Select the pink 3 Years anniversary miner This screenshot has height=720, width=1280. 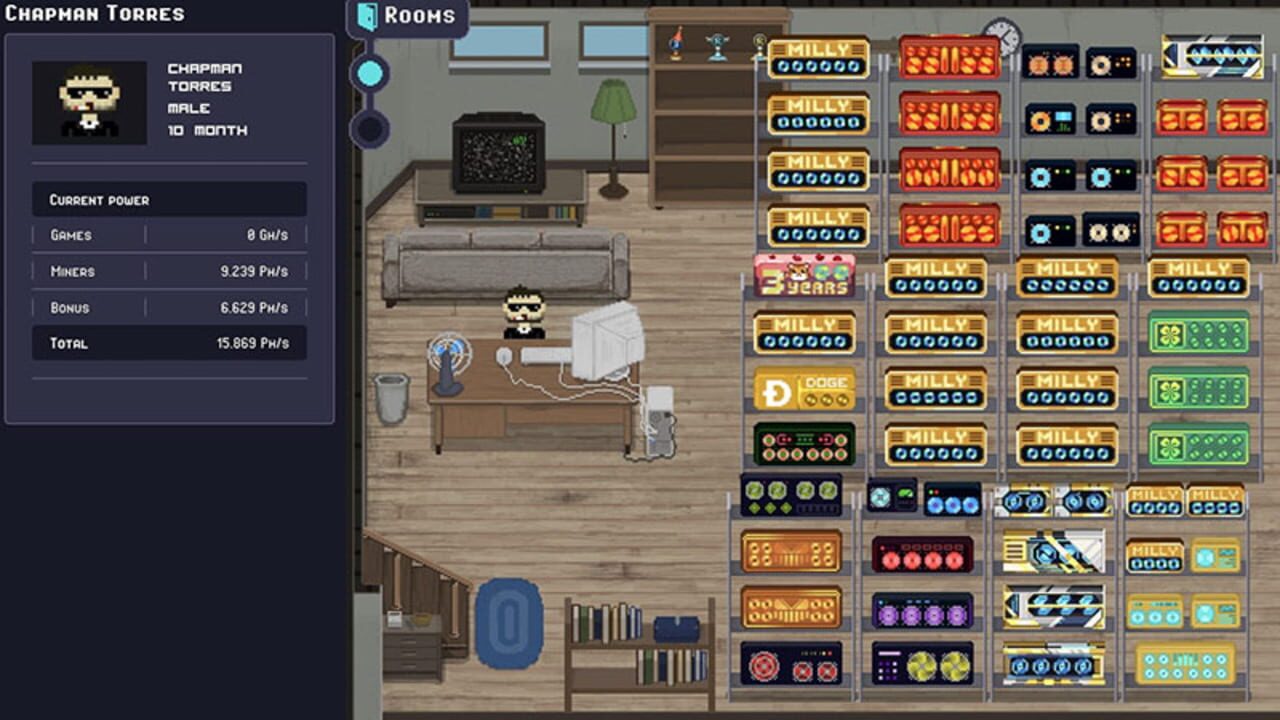point(803,278)
